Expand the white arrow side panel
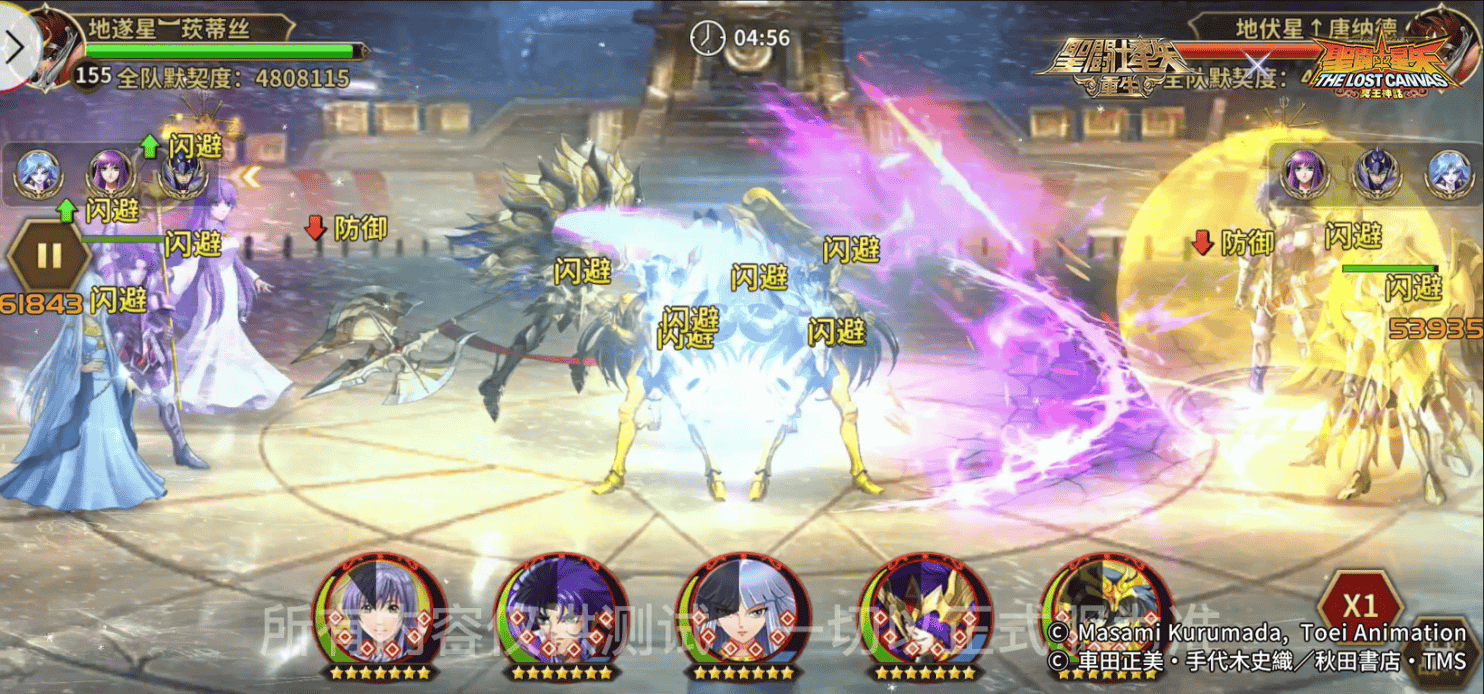This screenshot has width=1484, height=694. coord(16,48)
